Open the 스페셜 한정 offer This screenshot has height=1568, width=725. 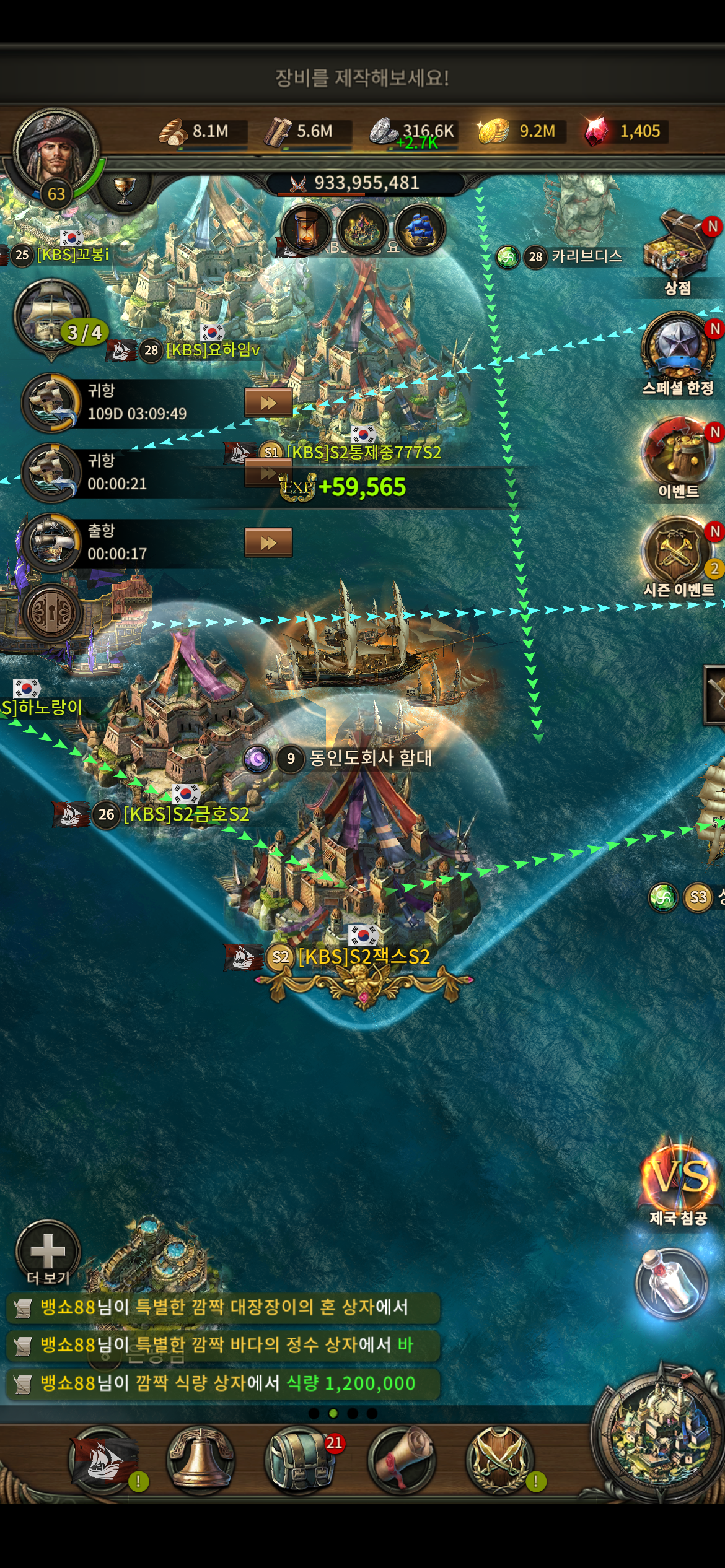677,347
